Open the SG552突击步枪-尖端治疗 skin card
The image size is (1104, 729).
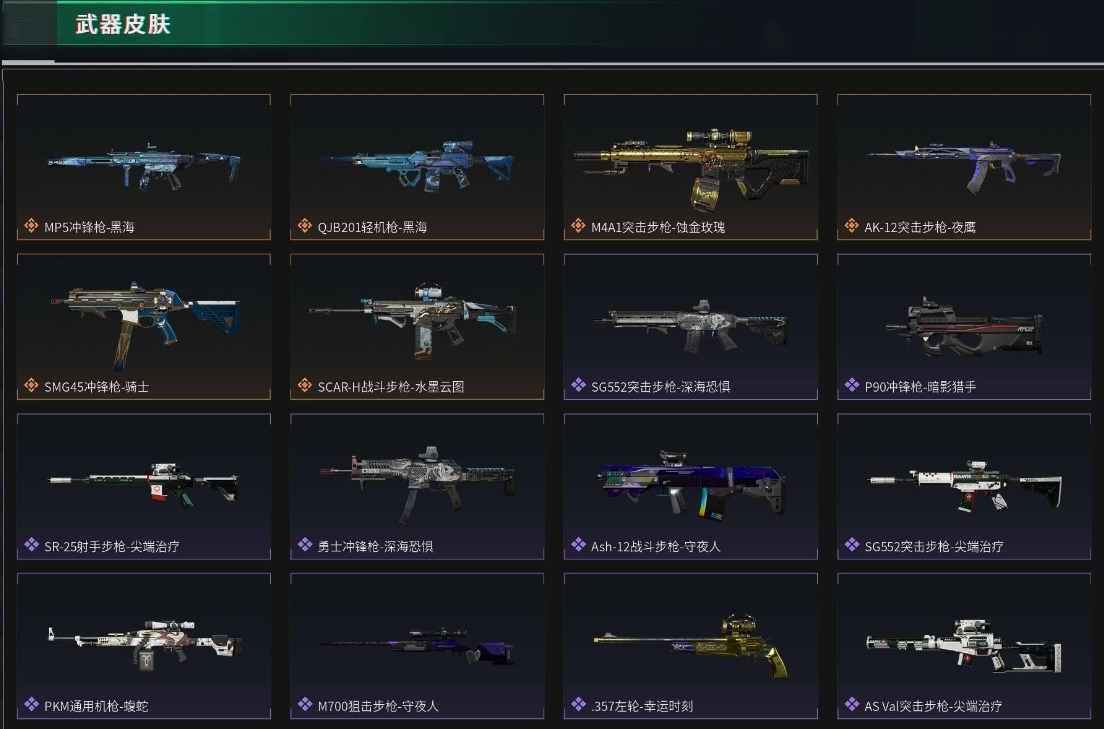(x=964, y=486)
